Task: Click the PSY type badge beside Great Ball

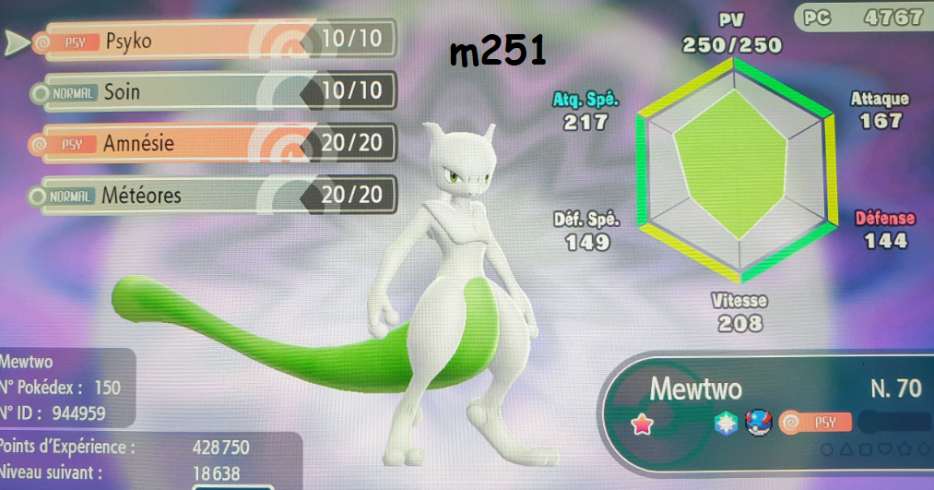Action: (x=814, y=423)
